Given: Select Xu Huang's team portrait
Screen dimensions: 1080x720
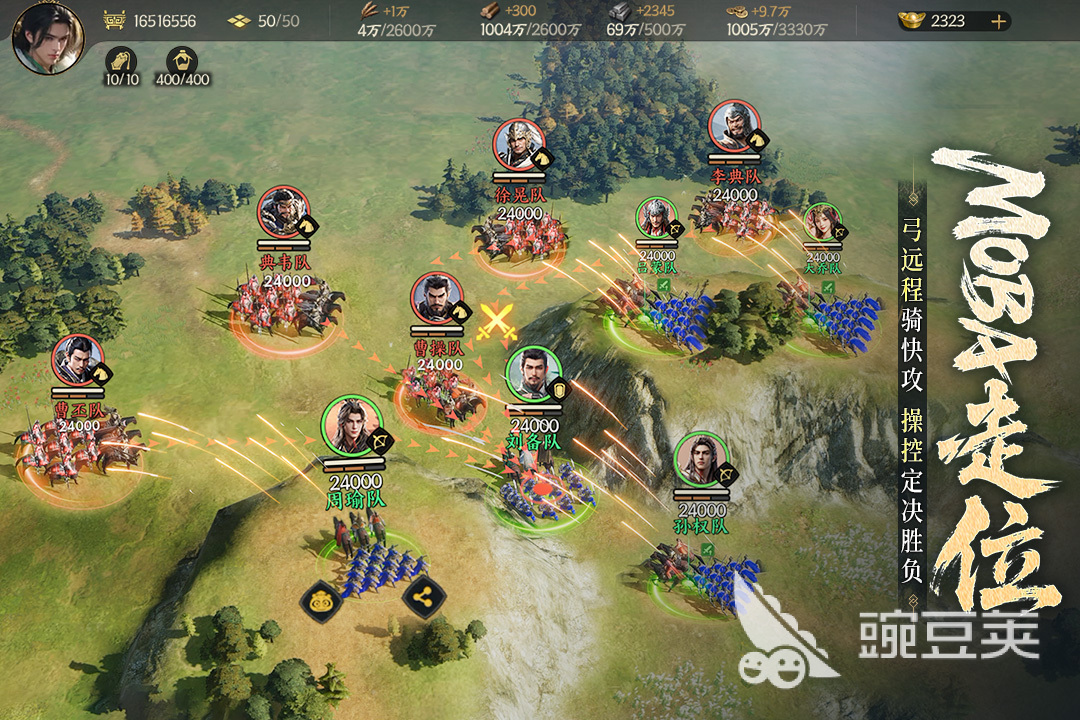Looking at the screenshot, I should pos(519,145).
